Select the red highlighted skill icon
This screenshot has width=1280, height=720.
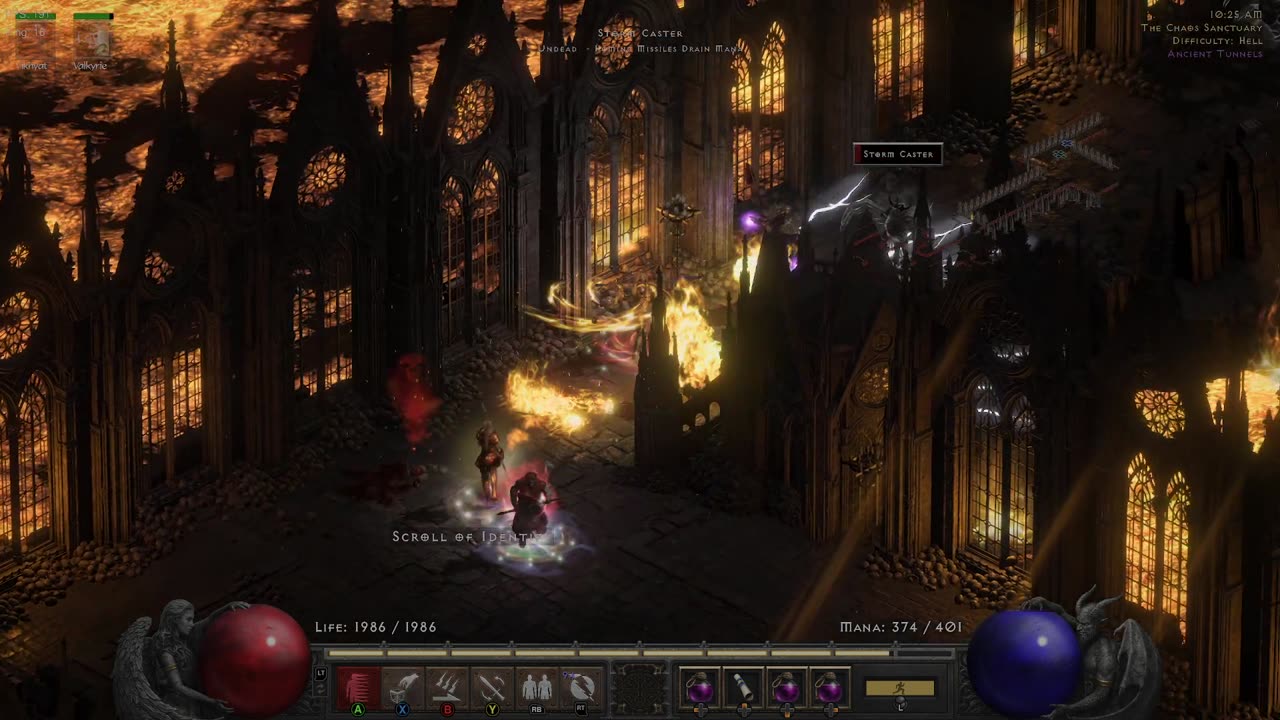coord(357,687)
